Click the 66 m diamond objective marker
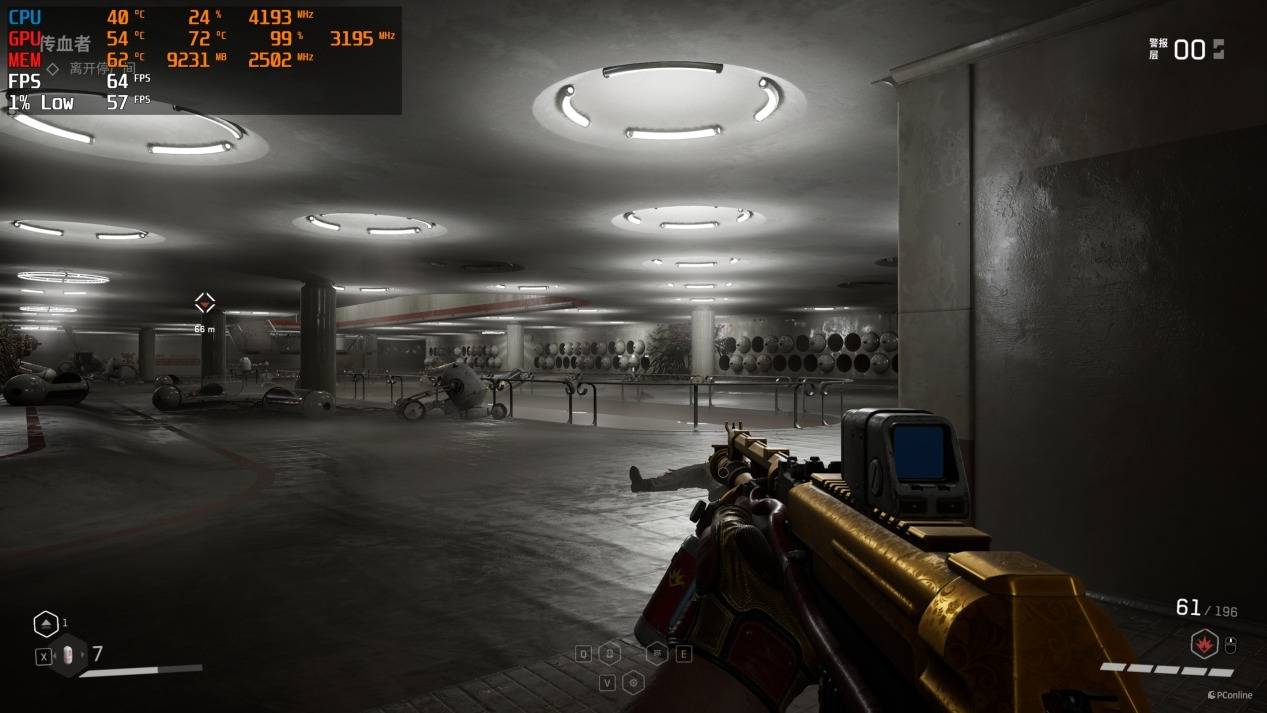Viewport: 1267px width, 713px height. click(204, 303)
